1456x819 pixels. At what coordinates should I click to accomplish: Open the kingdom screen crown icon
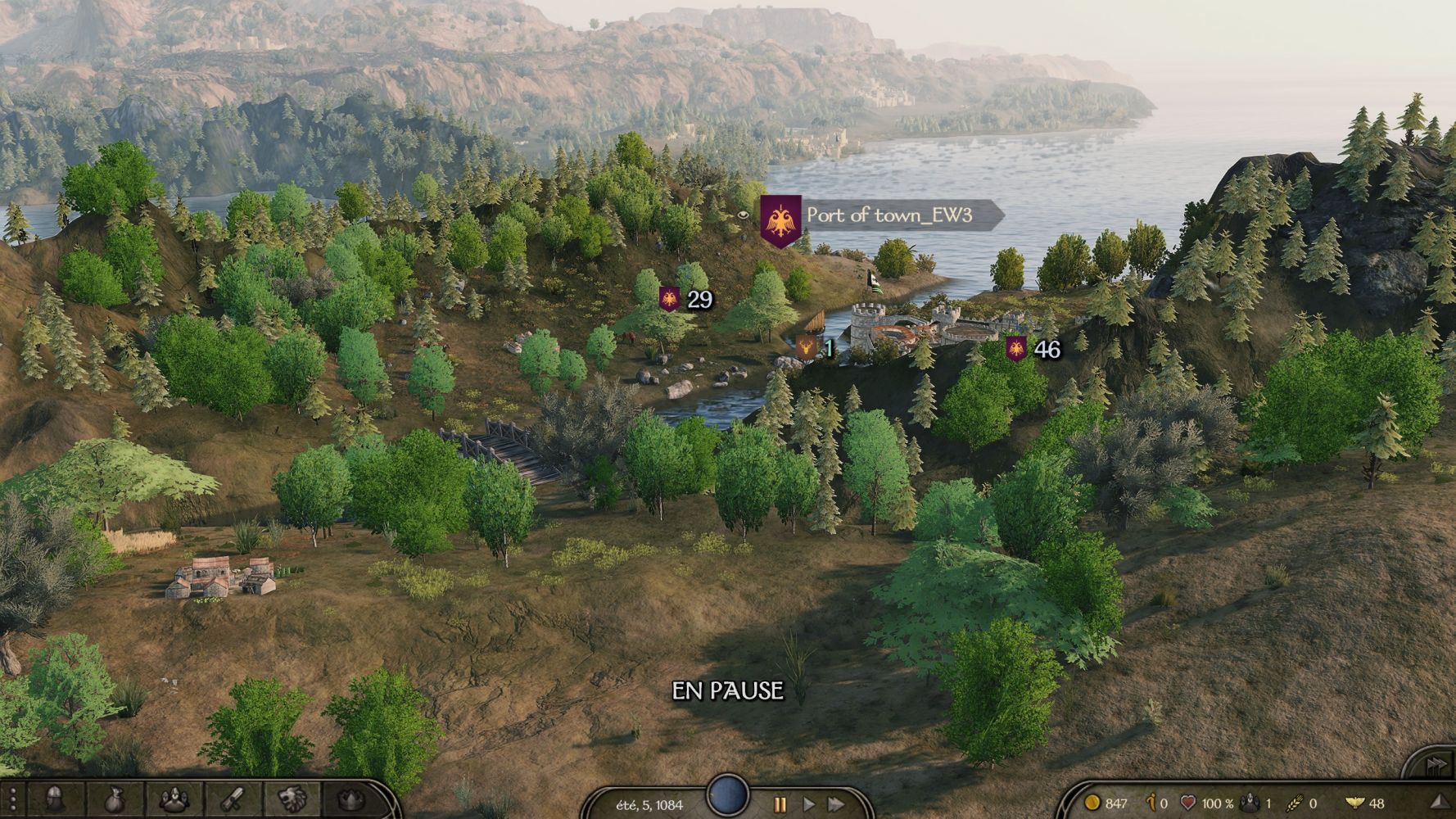pyautogui.click(x=350, y=799)
